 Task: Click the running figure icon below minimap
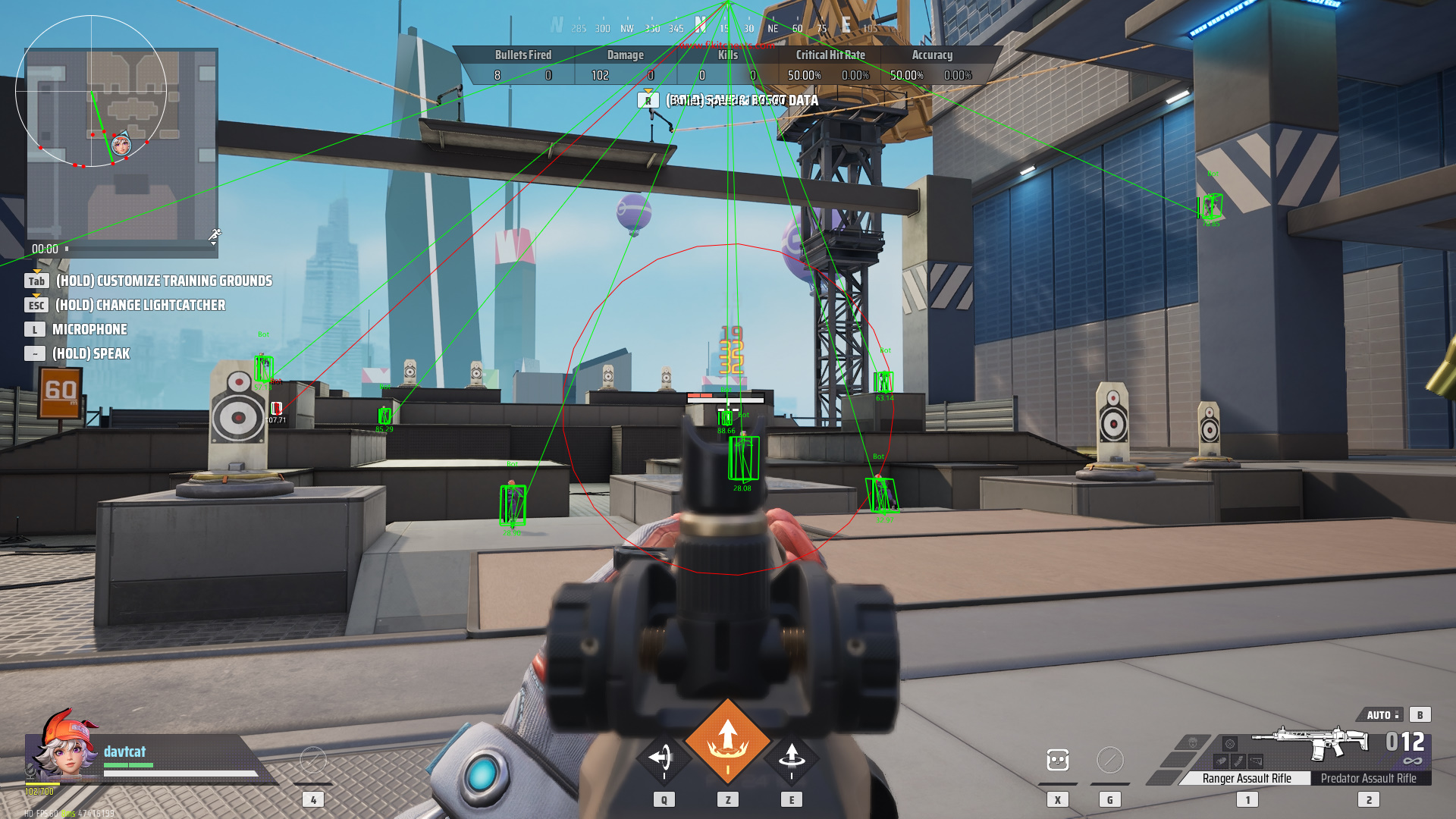pyautogui.click(x=215, y=236)
